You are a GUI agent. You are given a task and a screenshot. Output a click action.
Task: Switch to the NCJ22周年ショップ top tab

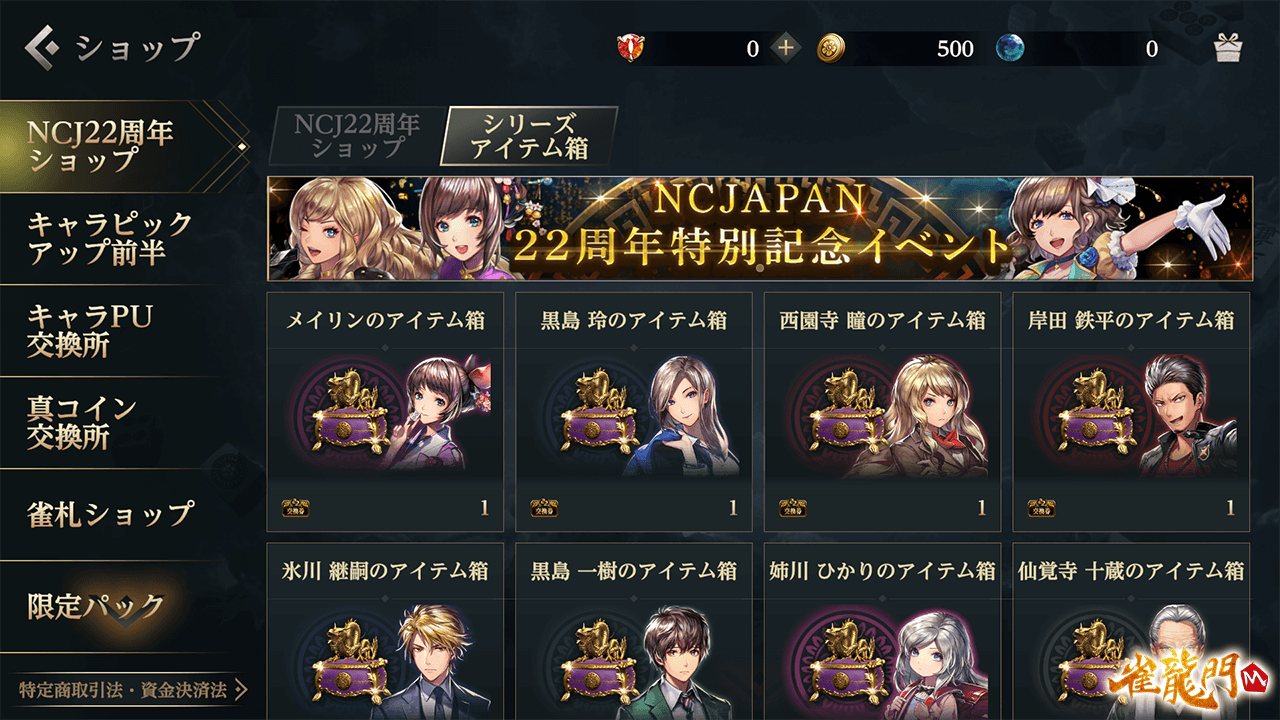(x=356, y=136)
